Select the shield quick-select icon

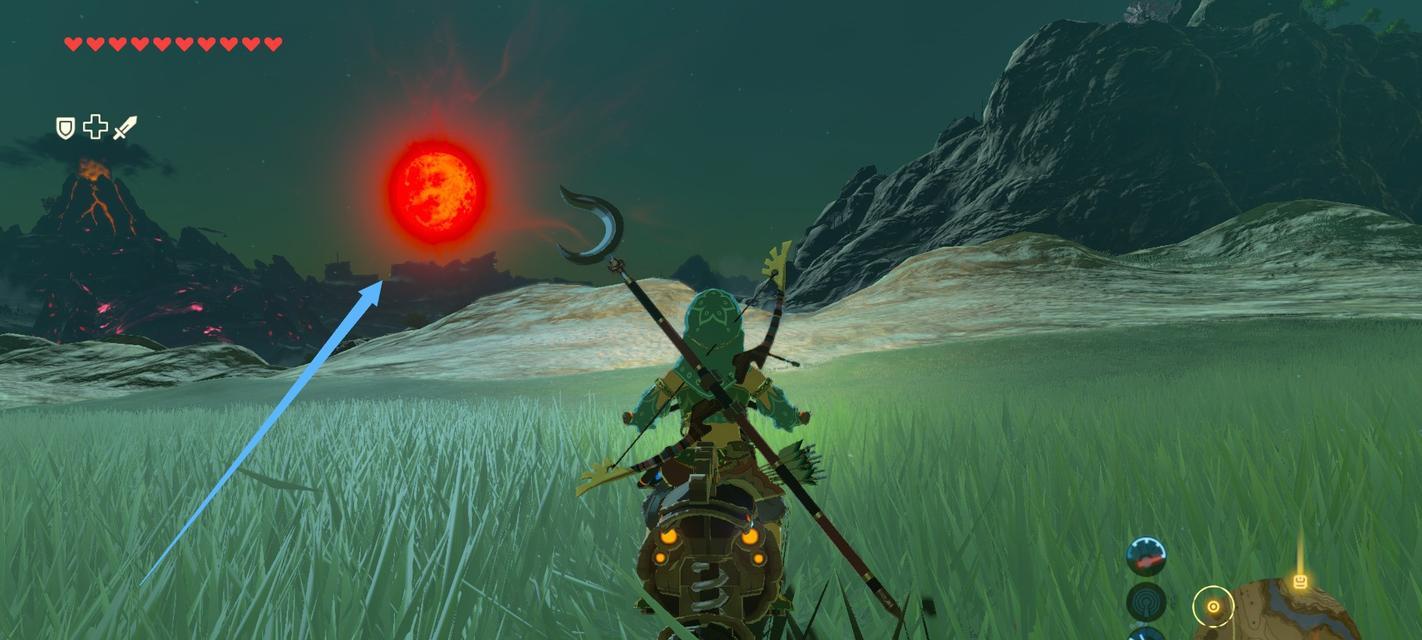(x=65, y=127)
